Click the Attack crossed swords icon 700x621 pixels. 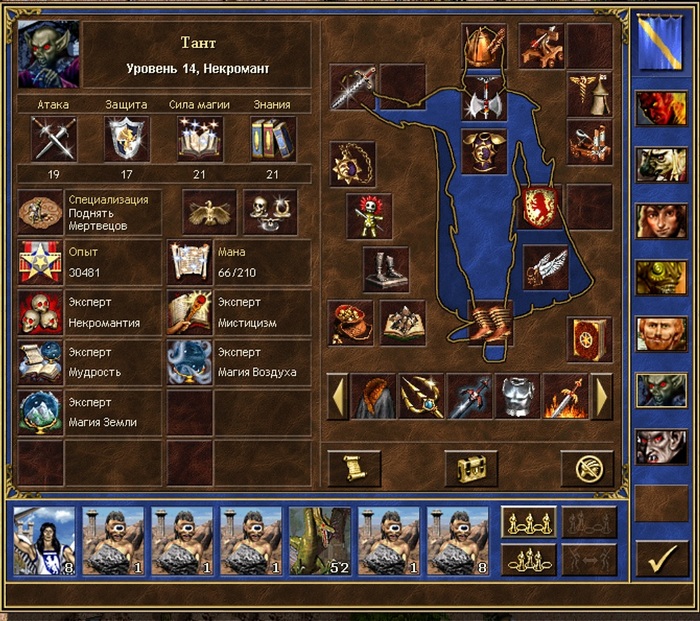54,139
